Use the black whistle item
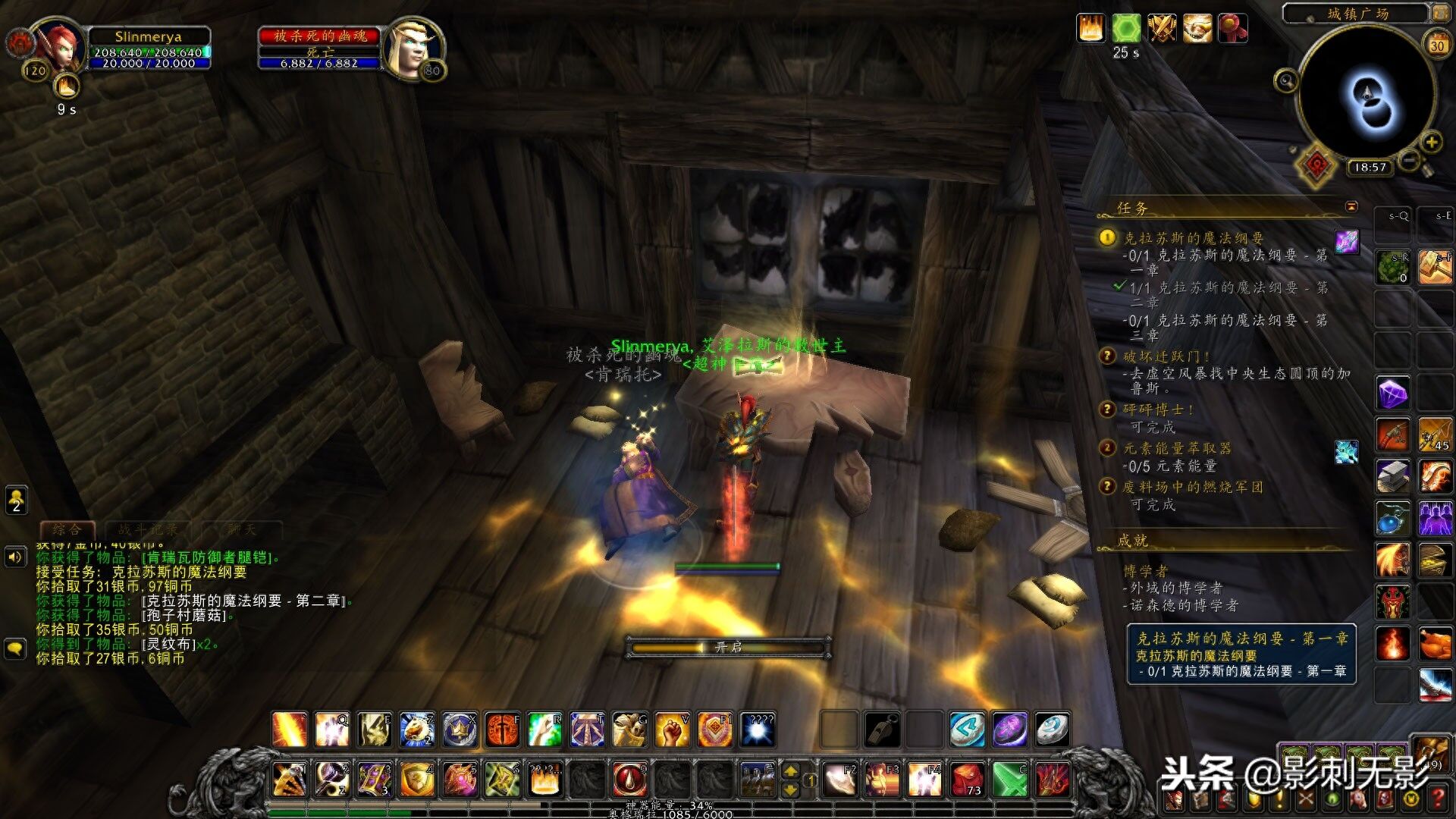Image resolution: width=1456 pixels, height=819 pixels. click(x=883, y=730)
